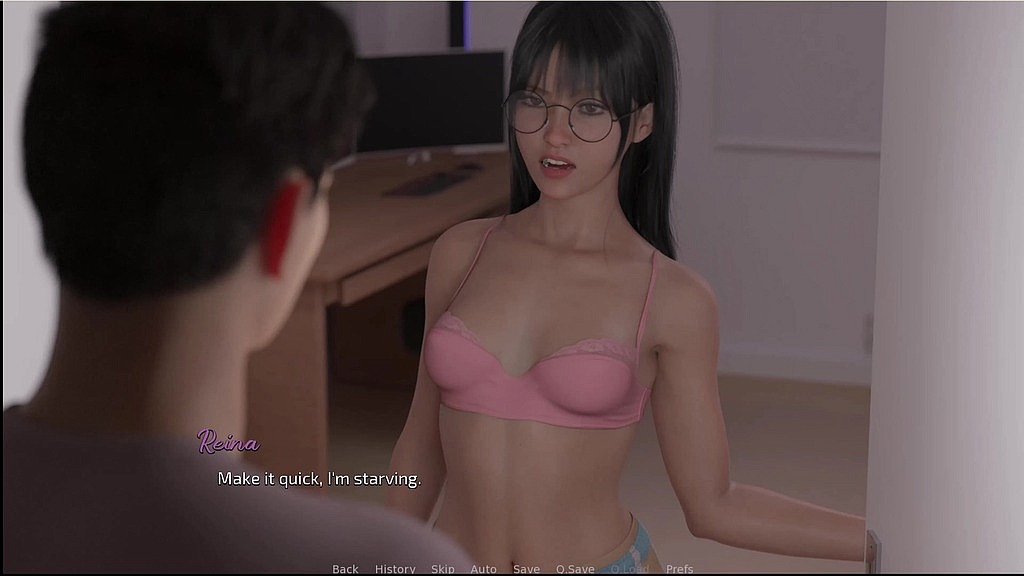Open the Save game screen
Screen dimensions: 1024x576
tap(526, 569)
